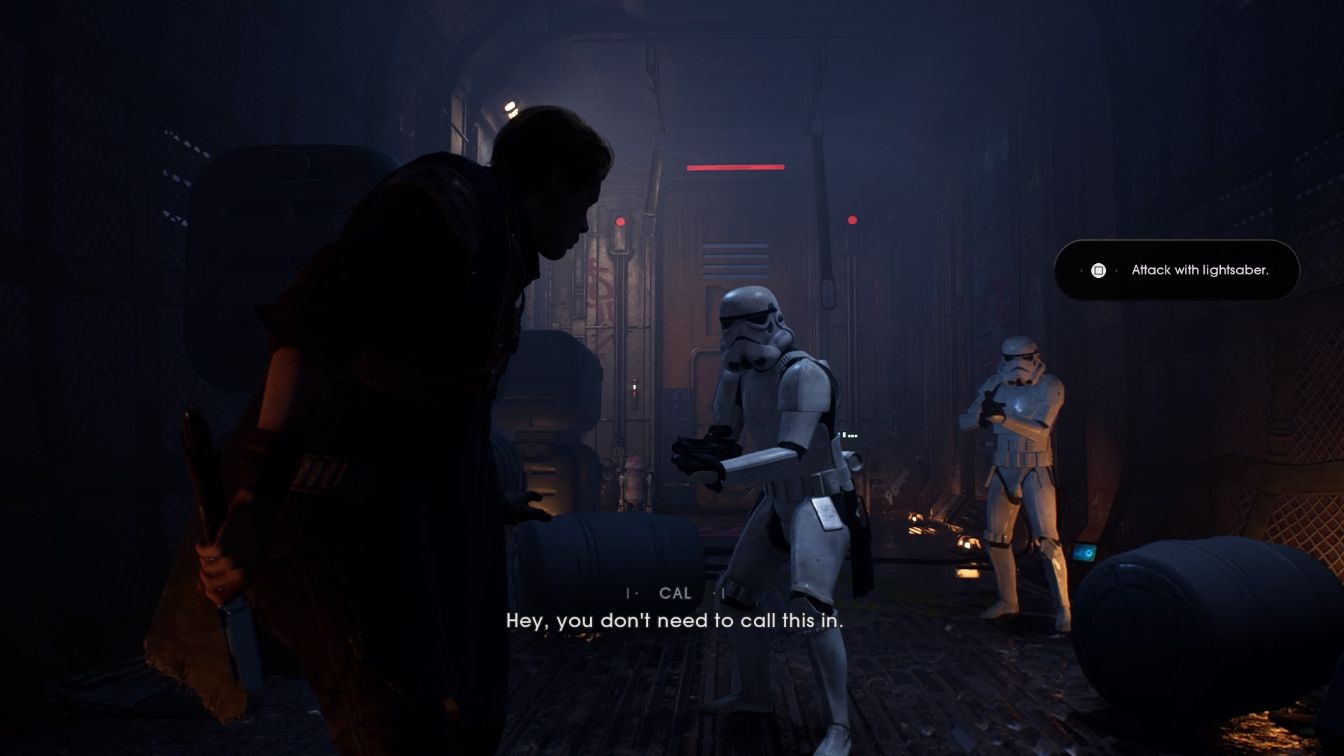Click the square button glyph in the attack prompt
The width and height of the screenshot is (1344, 756).
tap(1100, 270)
